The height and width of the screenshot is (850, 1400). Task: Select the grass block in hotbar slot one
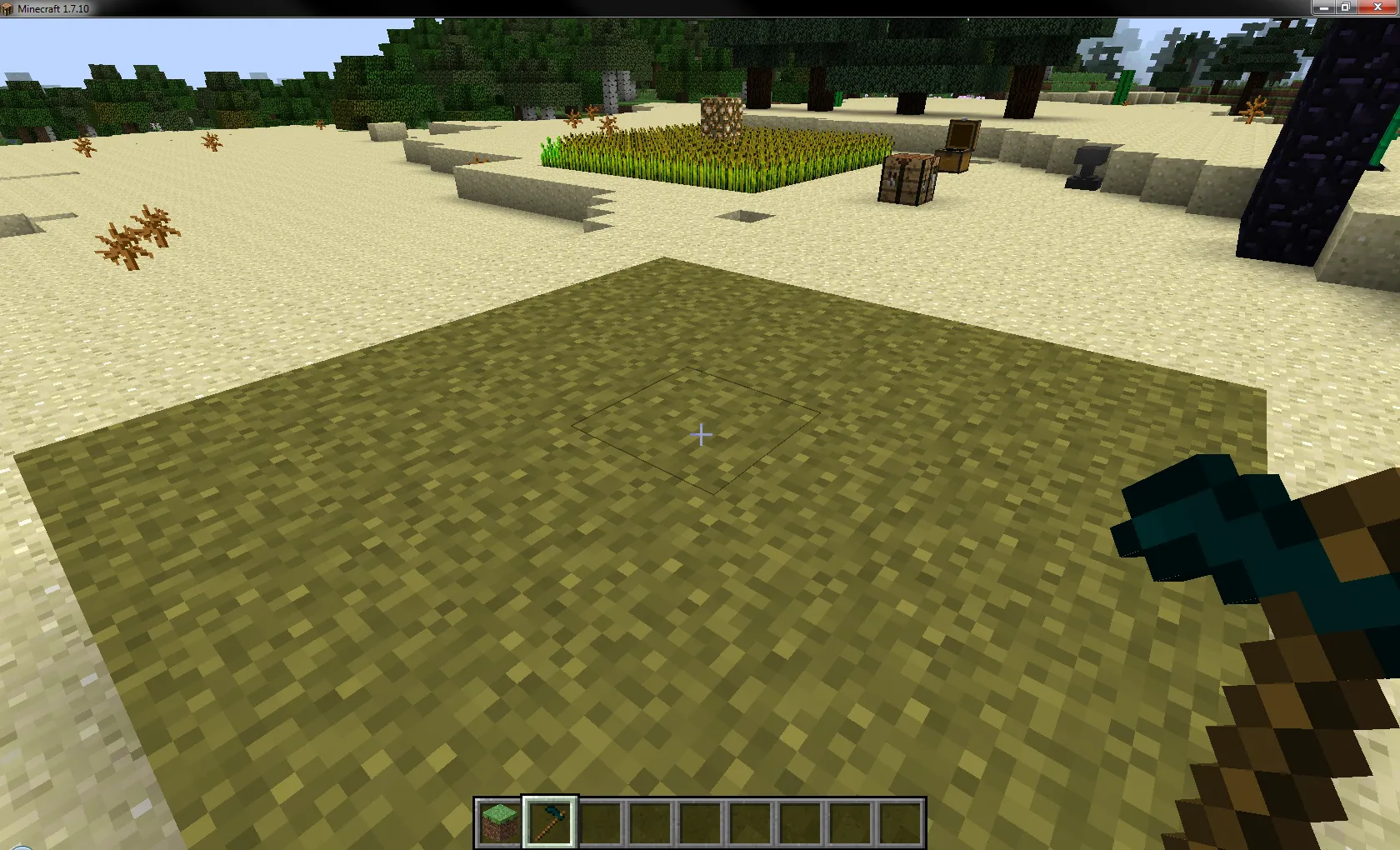498,821
